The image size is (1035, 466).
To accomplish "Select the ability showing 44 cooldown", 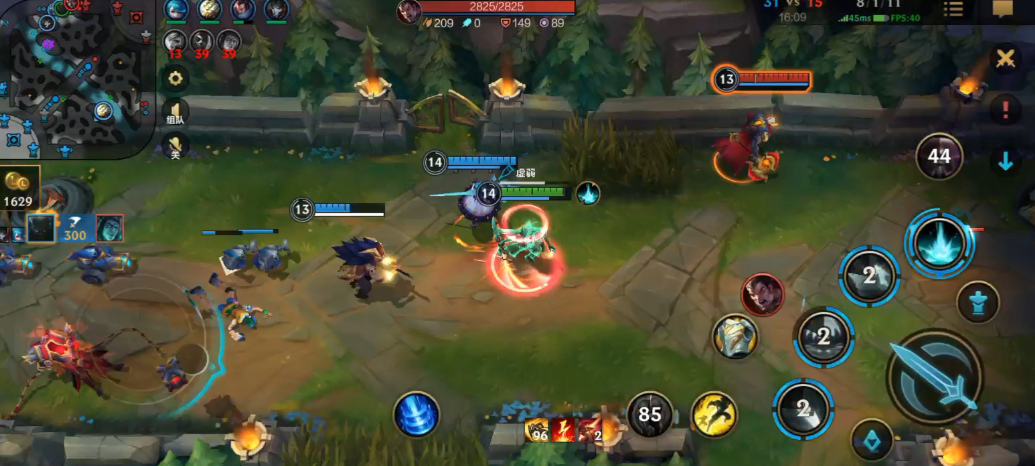I will (x=939, y=156).
